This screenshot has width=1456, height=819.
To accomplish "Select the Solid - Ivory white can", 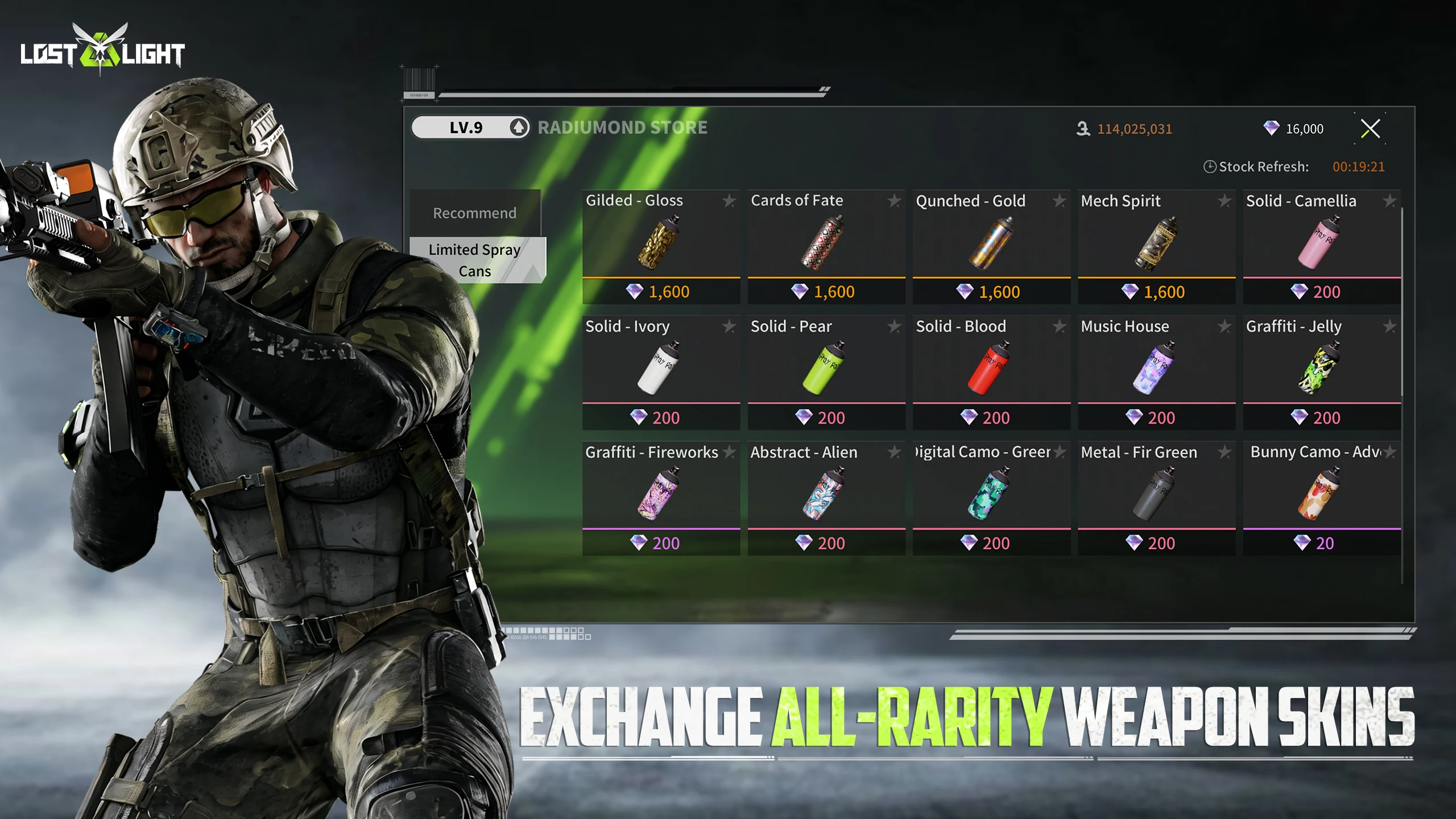I will click(660, 369).
